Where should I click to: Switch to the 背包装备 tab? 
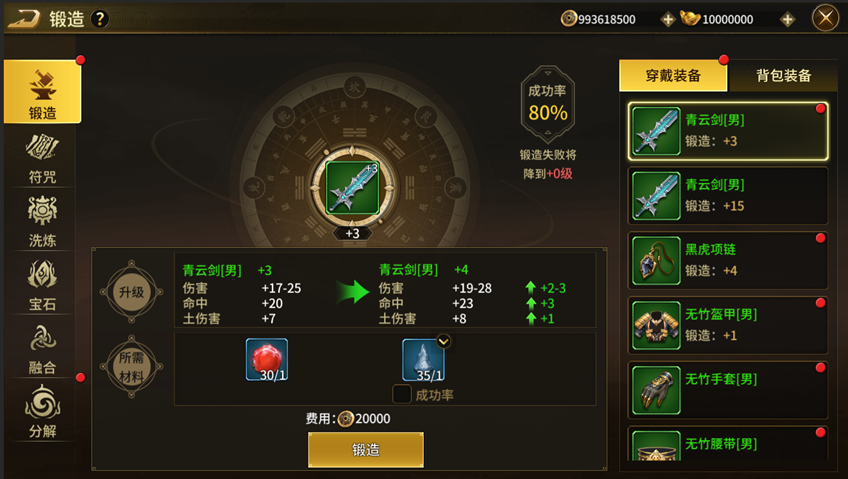point(783,76)
